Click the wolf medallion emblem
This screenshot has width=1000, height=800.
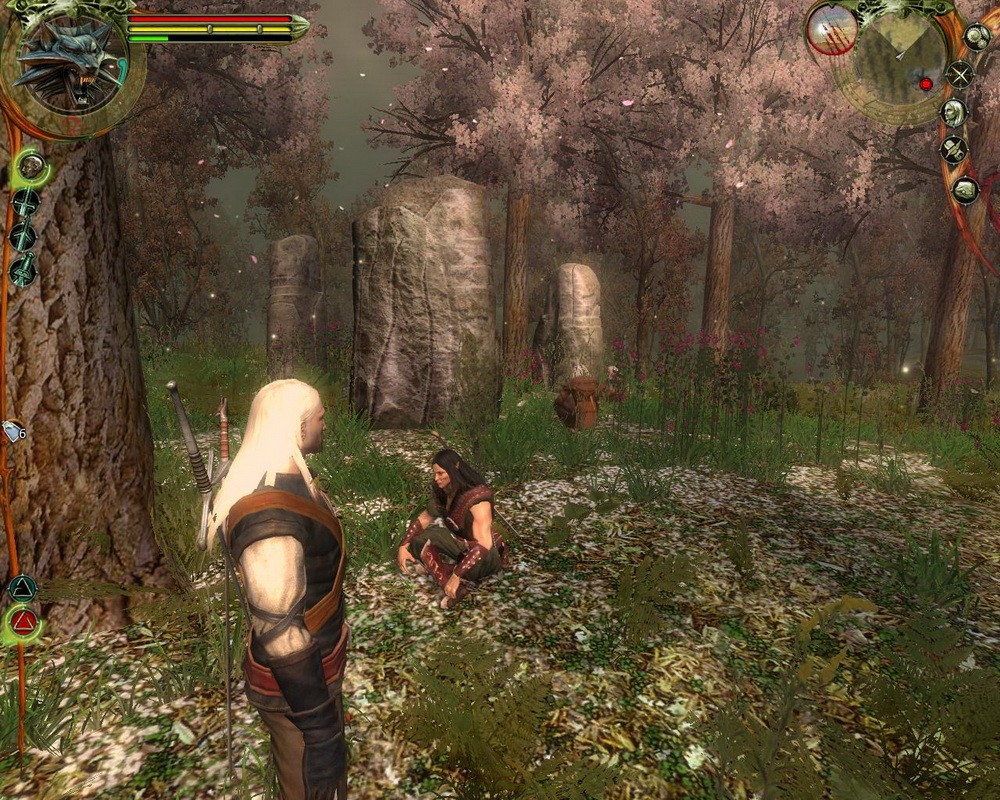[x=68, y=64]
